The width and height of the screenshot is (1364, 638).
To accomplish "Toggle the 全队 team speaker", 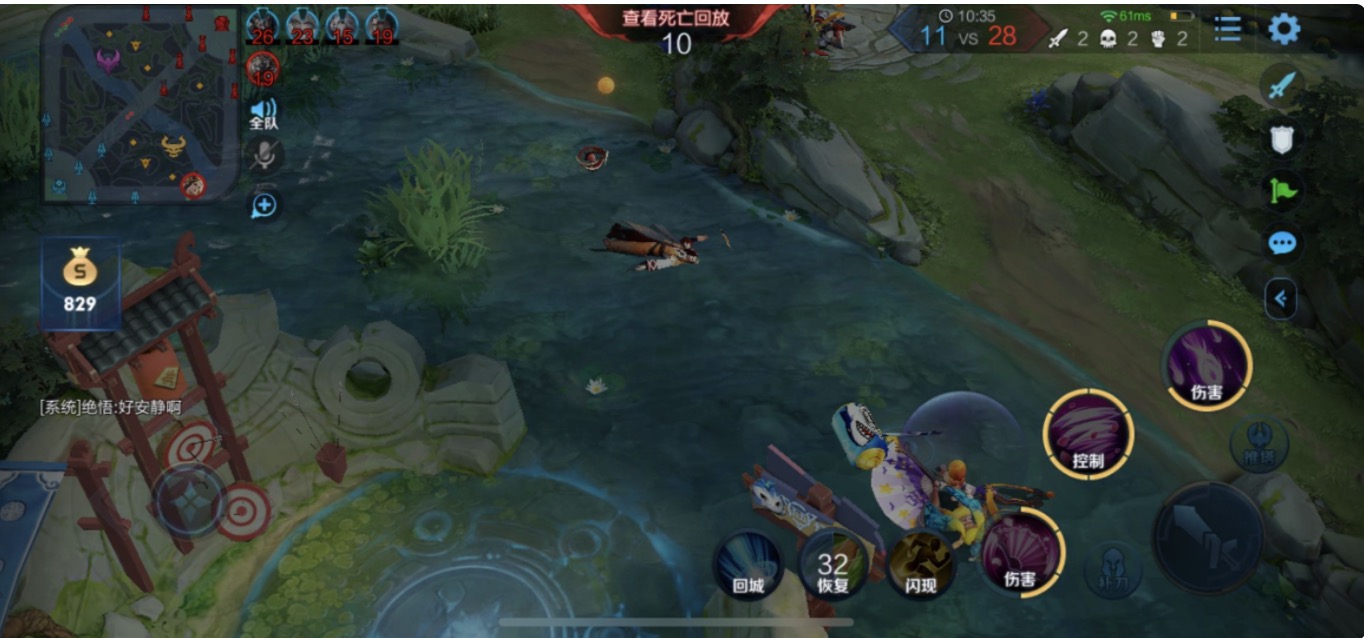I will pyautogui.click(x=264, y=113).
